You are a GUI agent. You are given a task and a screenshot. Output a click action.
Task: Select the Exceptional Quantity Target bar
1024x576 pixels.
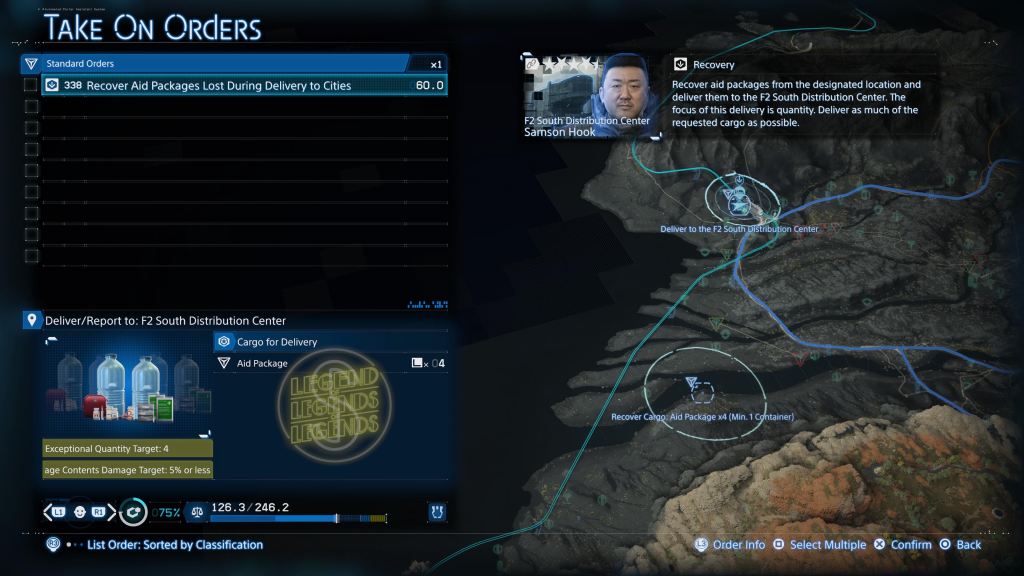[x=127, y=449]
